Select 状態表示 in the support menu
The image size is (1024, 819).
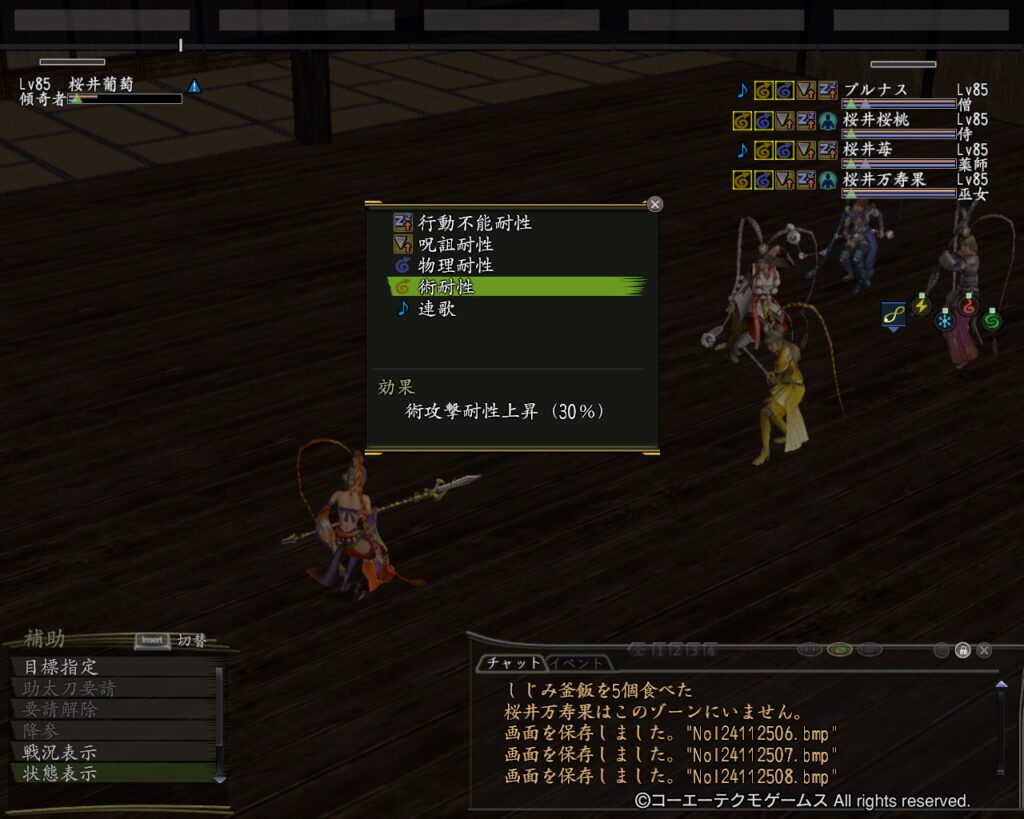pos(60,773)
